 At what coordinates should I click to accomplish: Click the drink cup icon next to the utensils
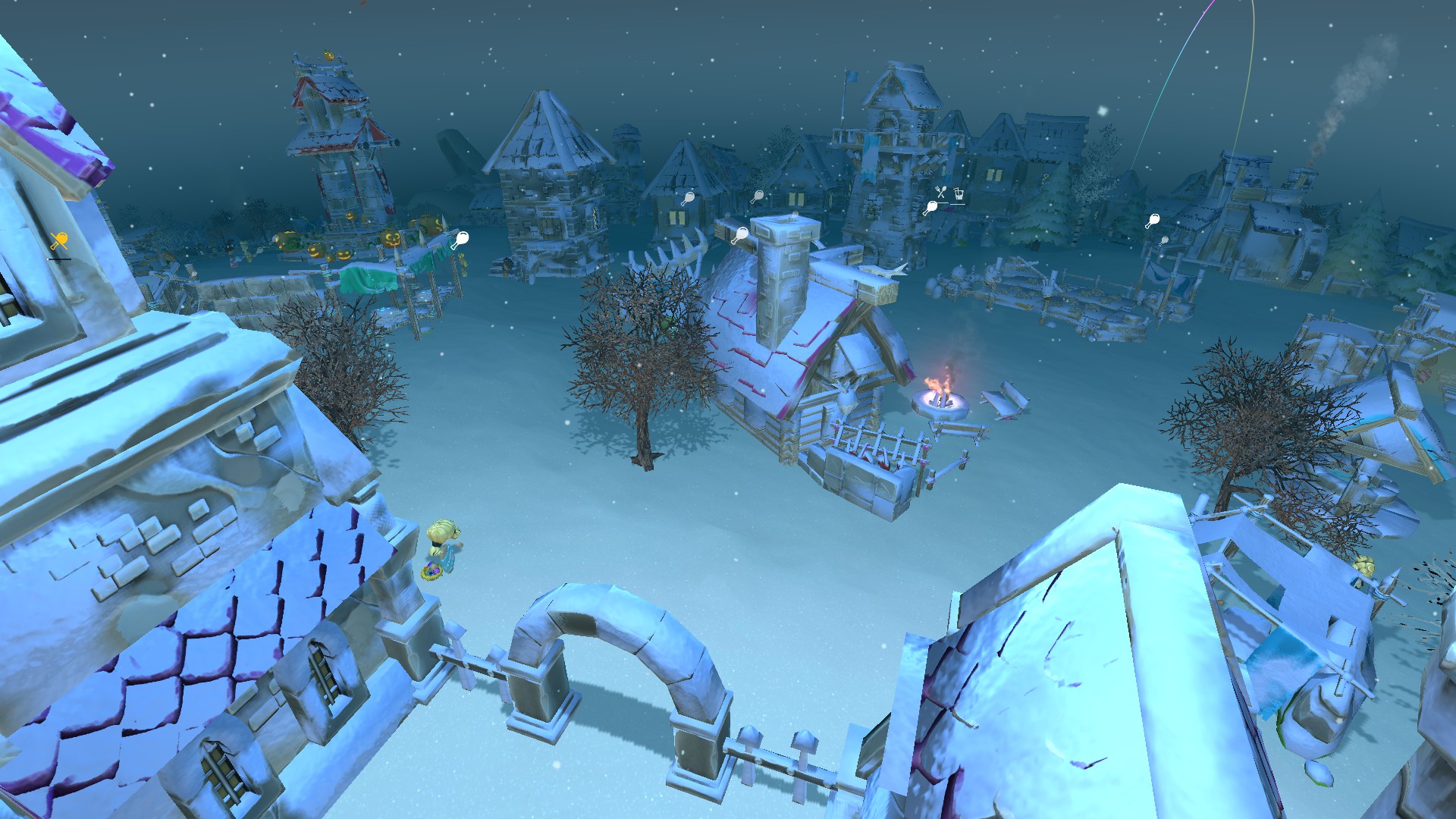pyautogui.click(x=959, y=195)
